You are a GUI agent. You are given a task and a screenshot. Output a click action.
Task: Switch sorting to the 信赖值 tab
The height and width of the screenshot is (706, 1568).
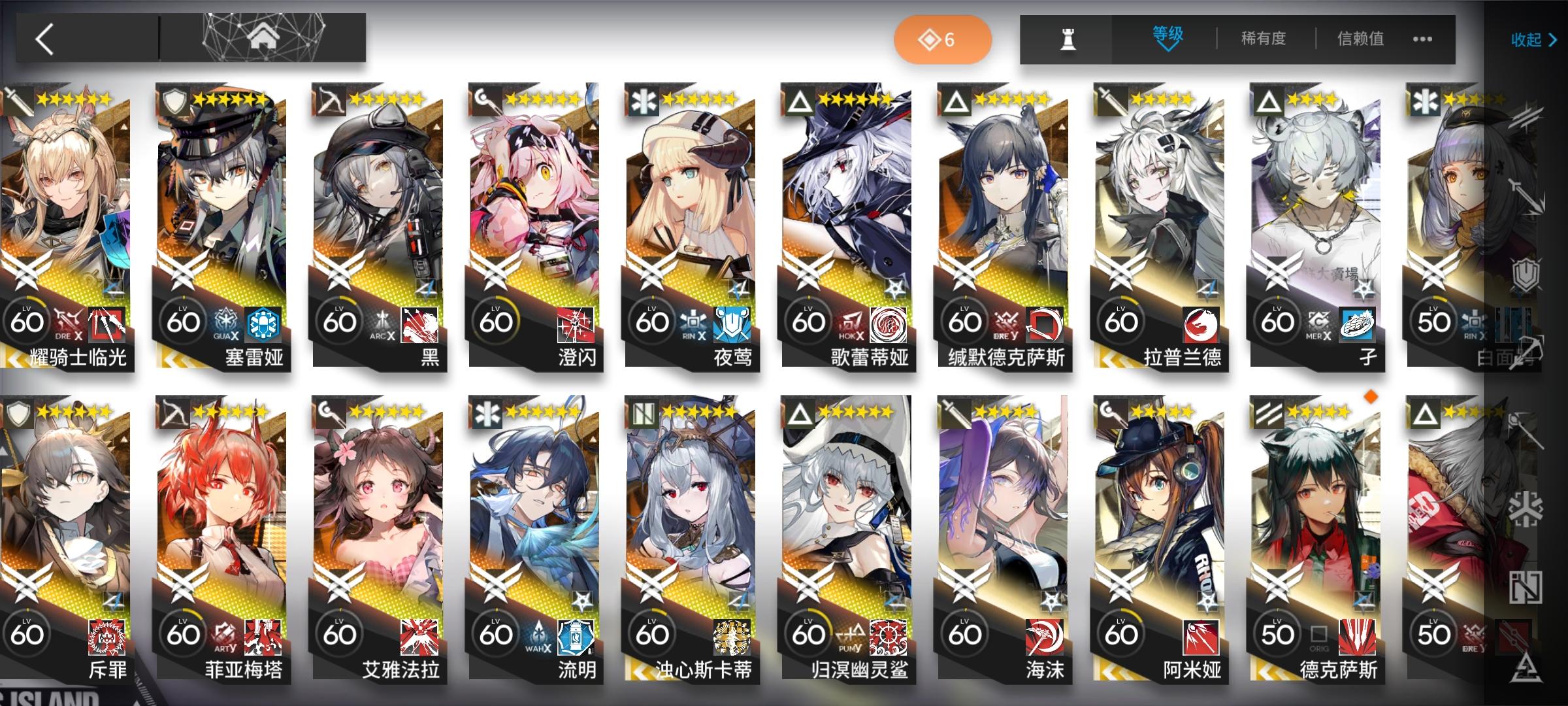[1362, 38]
